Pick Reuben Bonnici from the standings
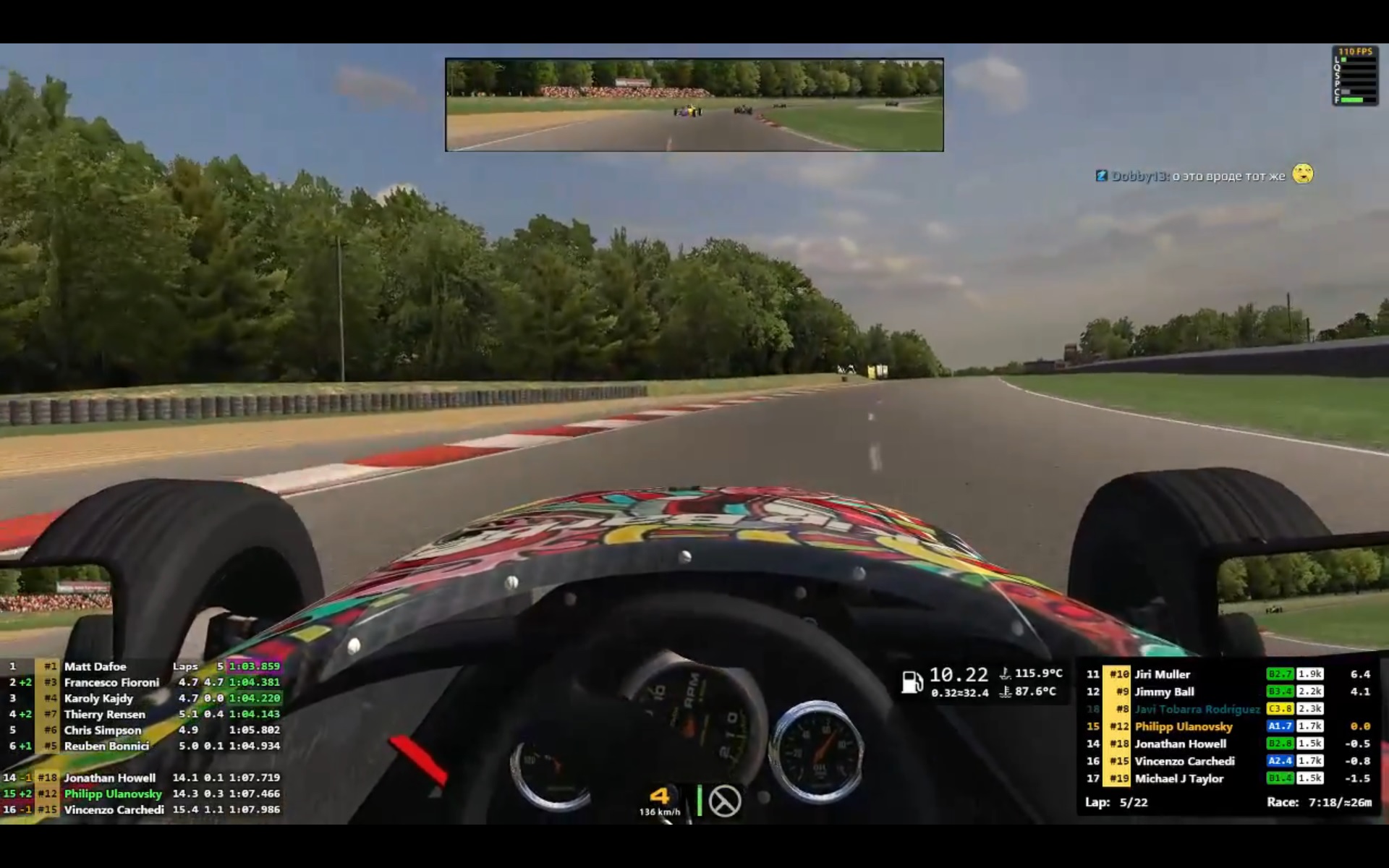Image resolution: width=1389 pixels, height=868 pixels. (106, 746)
